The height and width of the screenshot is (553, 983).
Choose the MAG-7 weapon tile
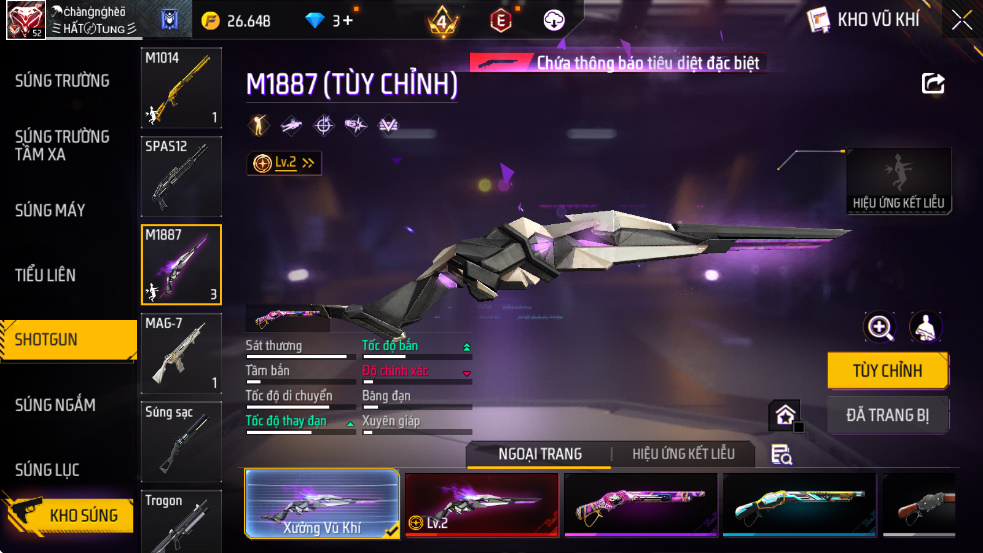[x=181, y=354]
